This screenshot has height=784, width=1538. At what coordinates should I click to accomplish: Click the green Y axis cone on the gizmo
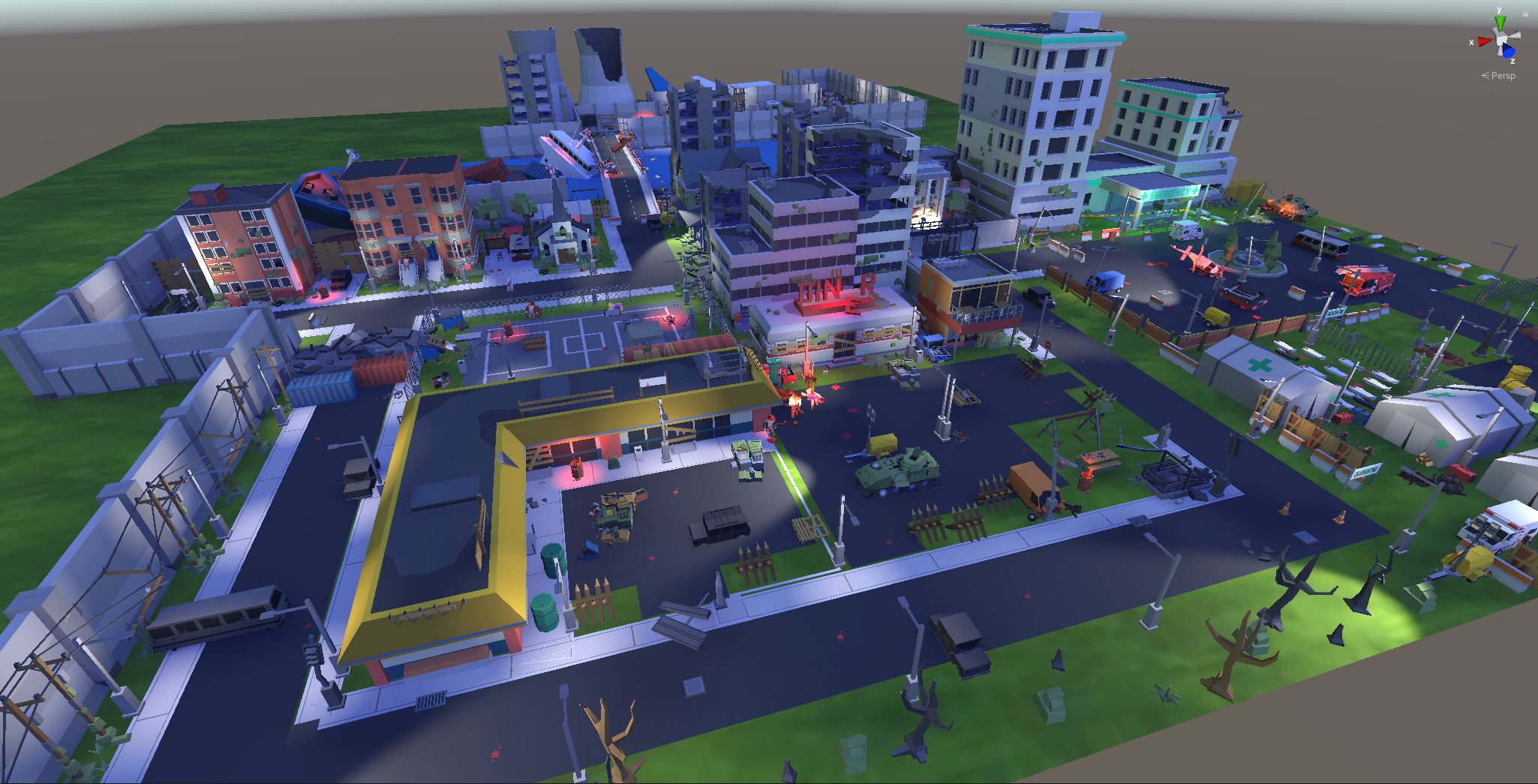click(1500, 21)
